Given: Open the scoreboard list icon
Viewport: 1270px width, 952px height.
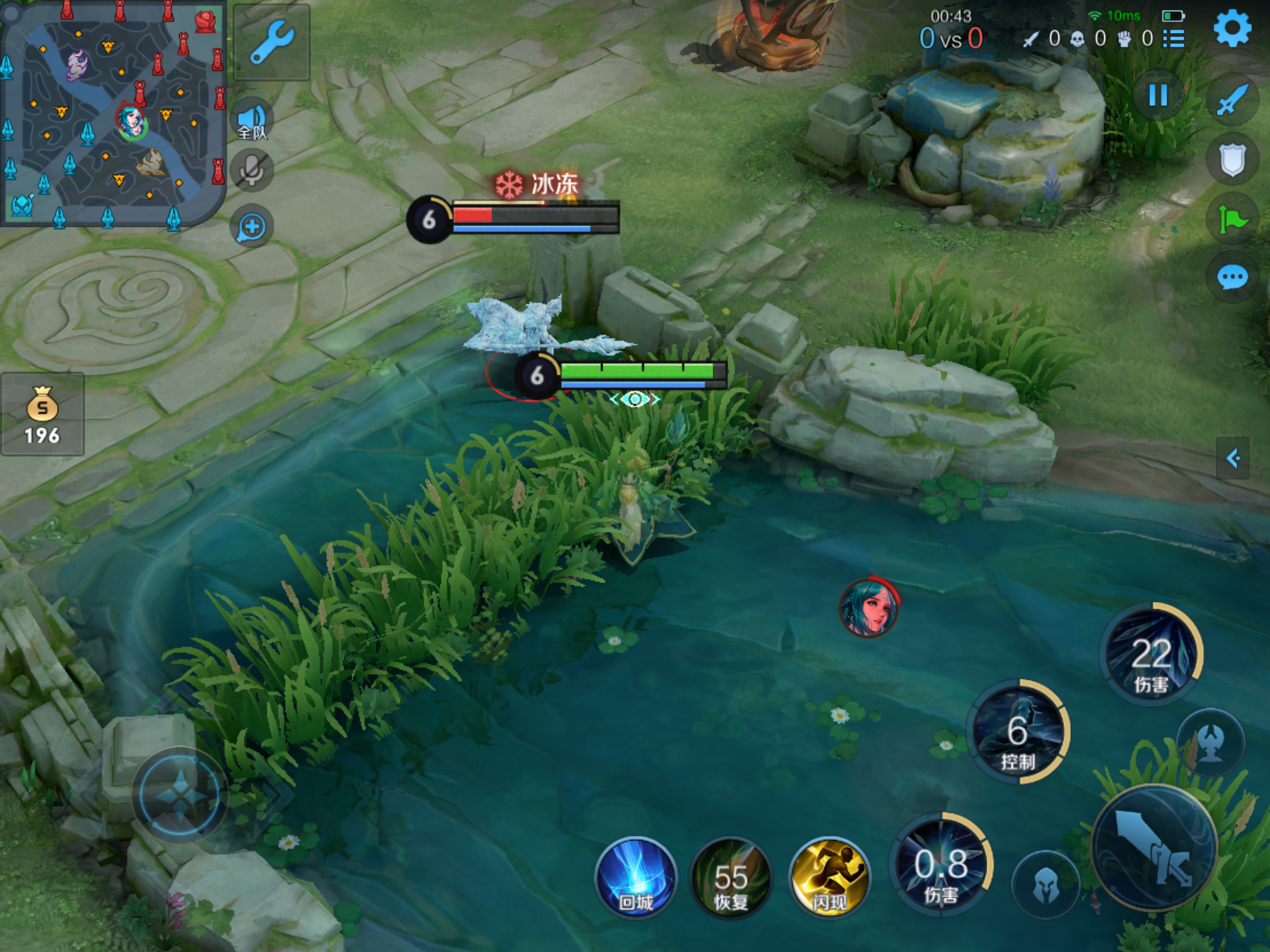Looking at the screenshot, I should click(1174, 39).
